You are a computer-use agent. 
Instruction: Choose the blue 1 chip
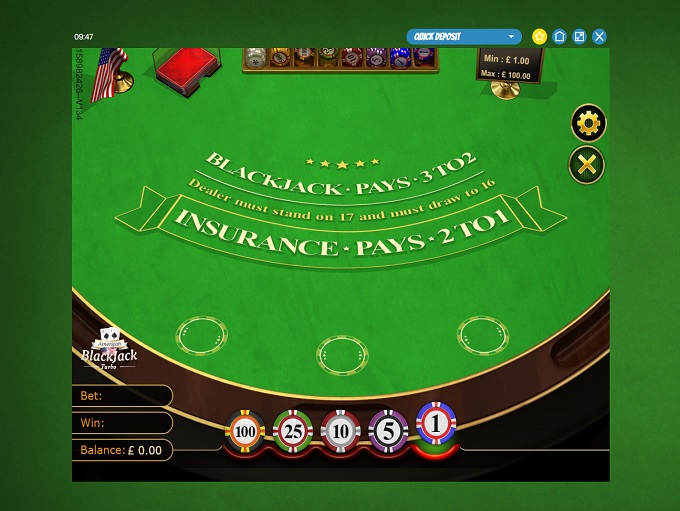click(436, 425)
